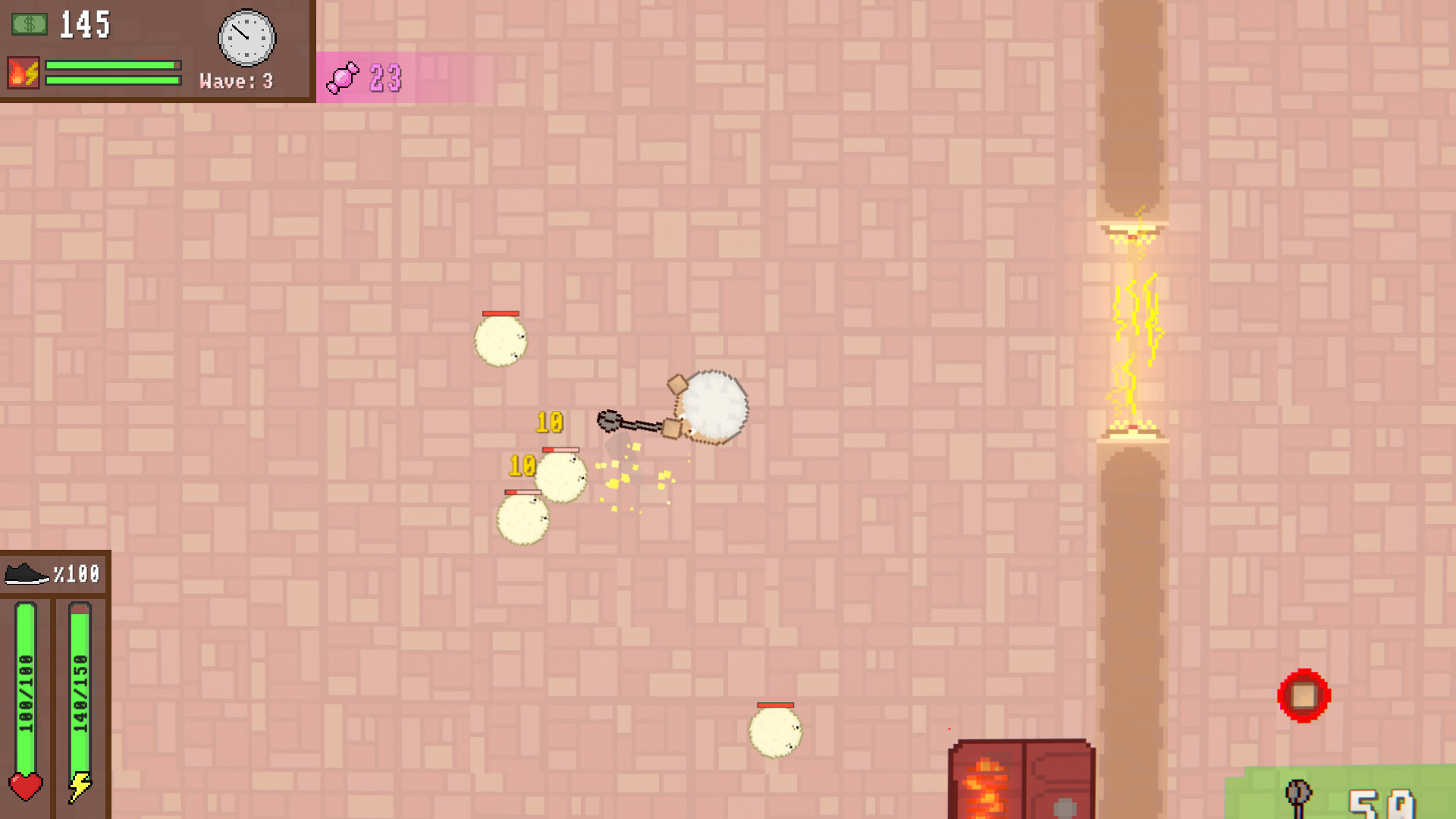Click the %100 speed stat label
This screenshot has height=819, width=1456.
(76, 574)
